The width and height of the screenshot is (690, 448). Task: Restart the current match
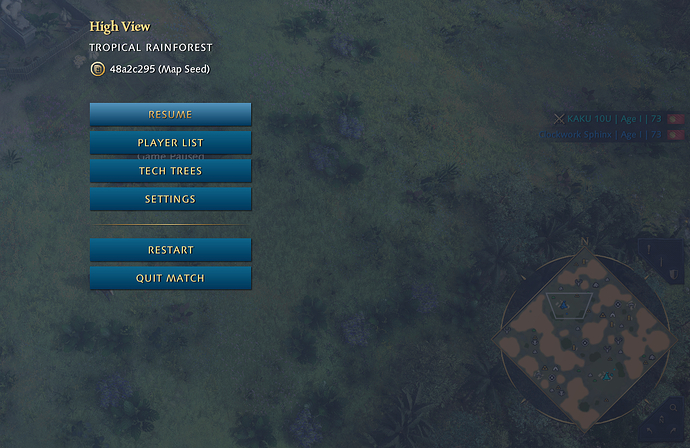click(x=170, y=250)
